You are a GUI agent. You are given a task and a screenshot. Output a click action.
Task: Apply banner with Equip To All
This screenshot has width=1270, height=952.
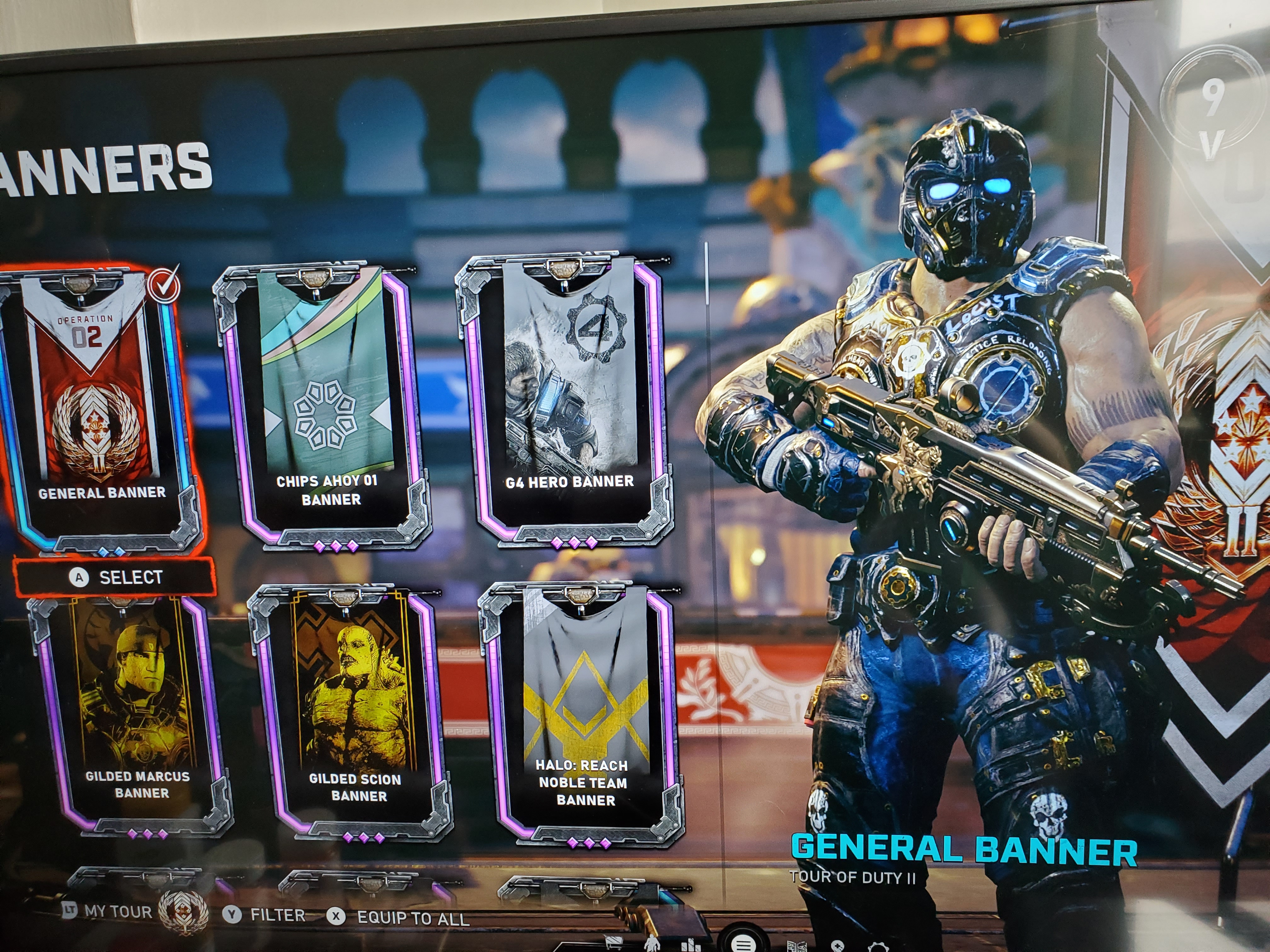[x=399, y=918]
